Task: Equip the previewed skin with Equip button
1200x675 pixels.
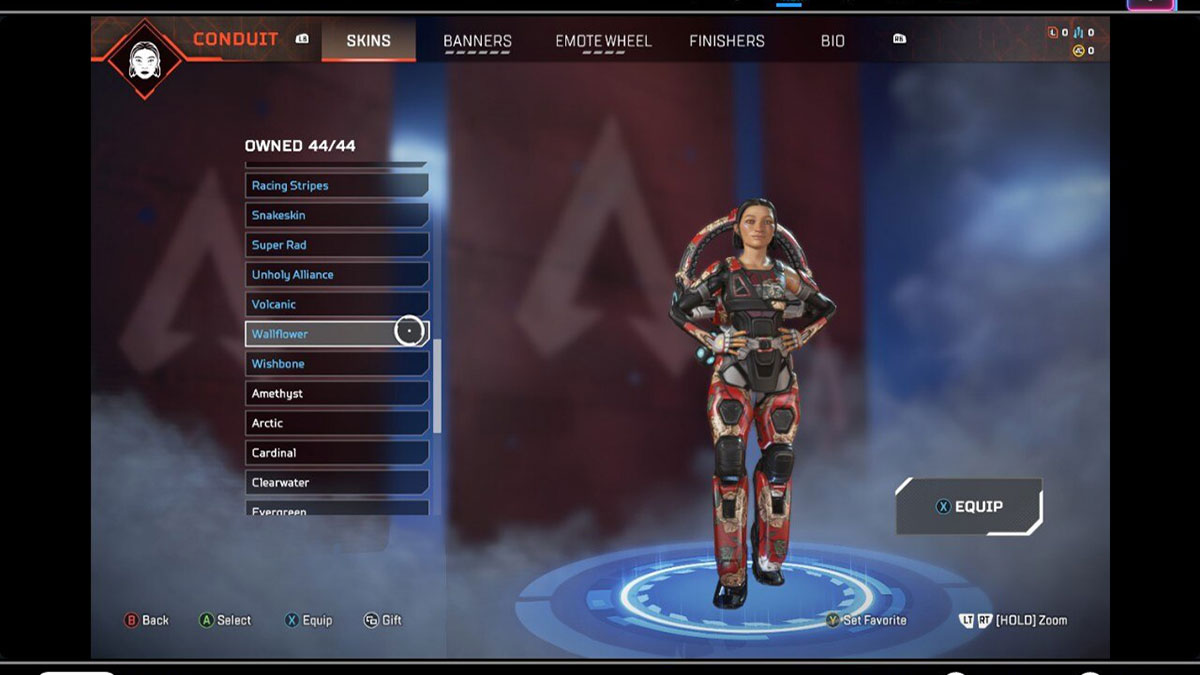Action: tap(969, 506)
